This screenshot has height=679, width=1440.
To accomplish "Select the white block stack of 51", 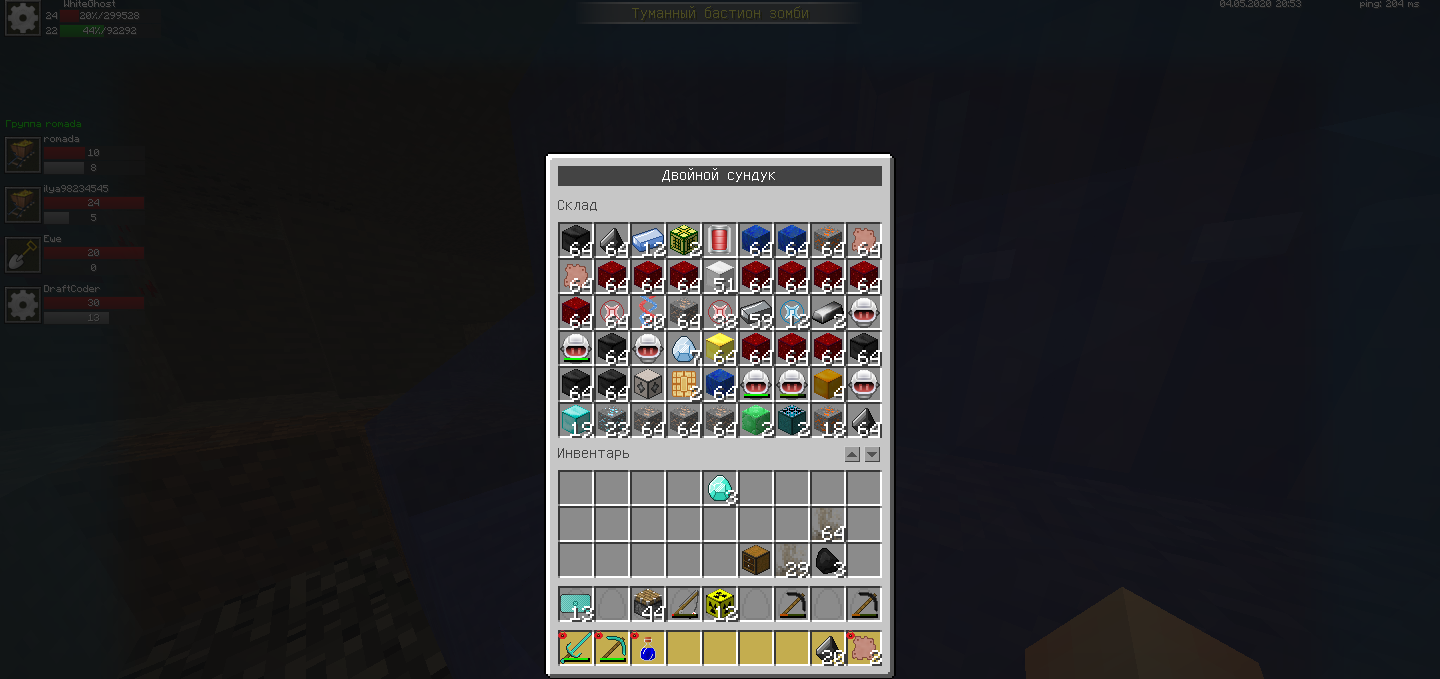I will click(720, 276).
